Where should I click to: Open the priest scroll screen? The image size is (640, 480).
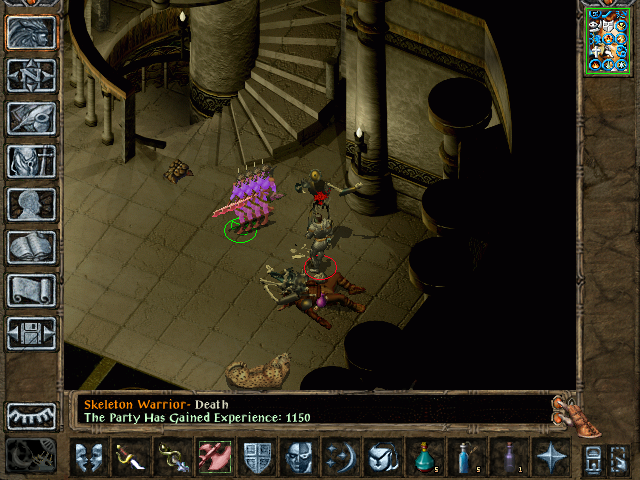coord(31,290)
